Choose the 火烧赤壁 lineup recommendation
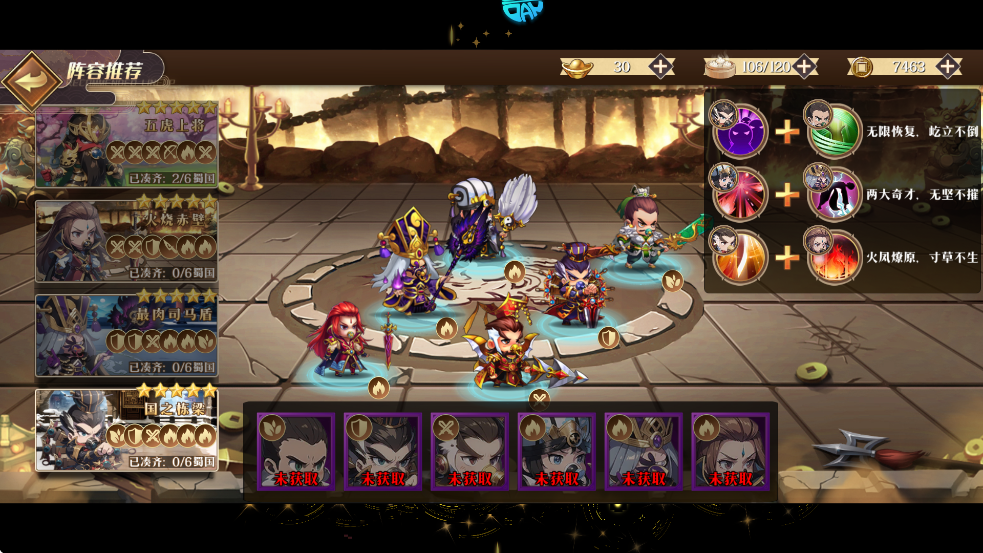The height and width of the screenshot is (553, 983). pos(126,241)
